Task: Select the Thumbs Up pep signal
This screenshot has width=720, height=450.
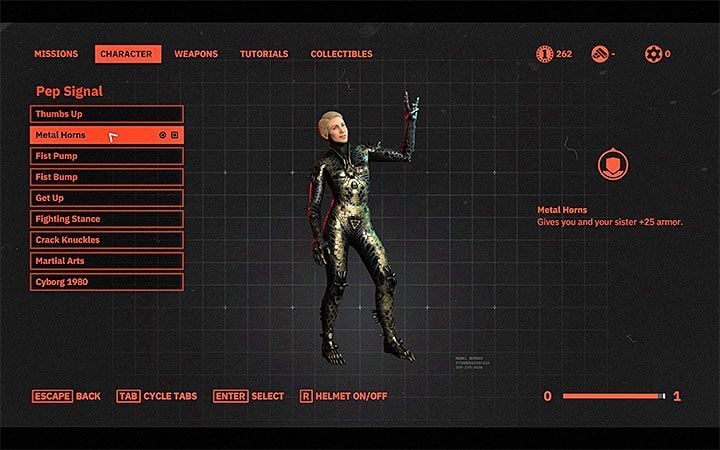Action: click(107, 114)
